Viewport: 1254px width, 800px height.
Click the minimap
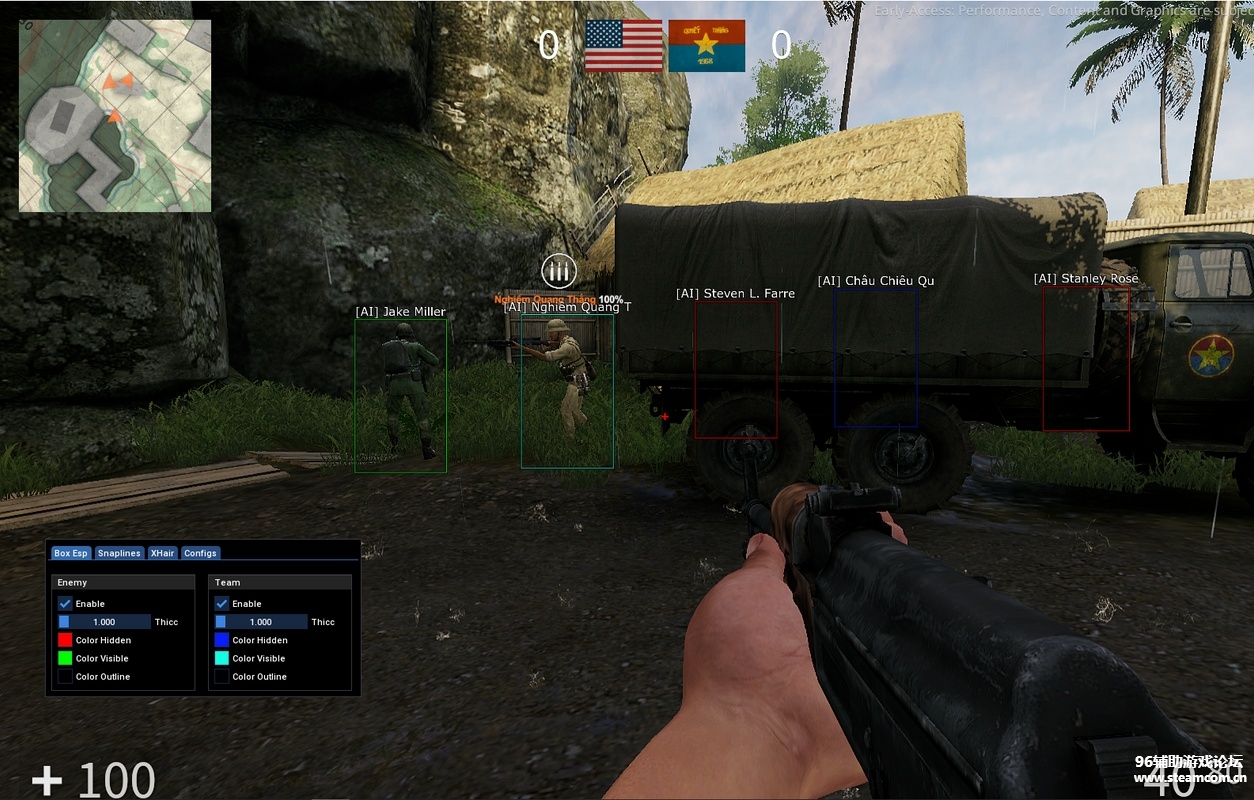pyautogui.click(x=115, y=115)
